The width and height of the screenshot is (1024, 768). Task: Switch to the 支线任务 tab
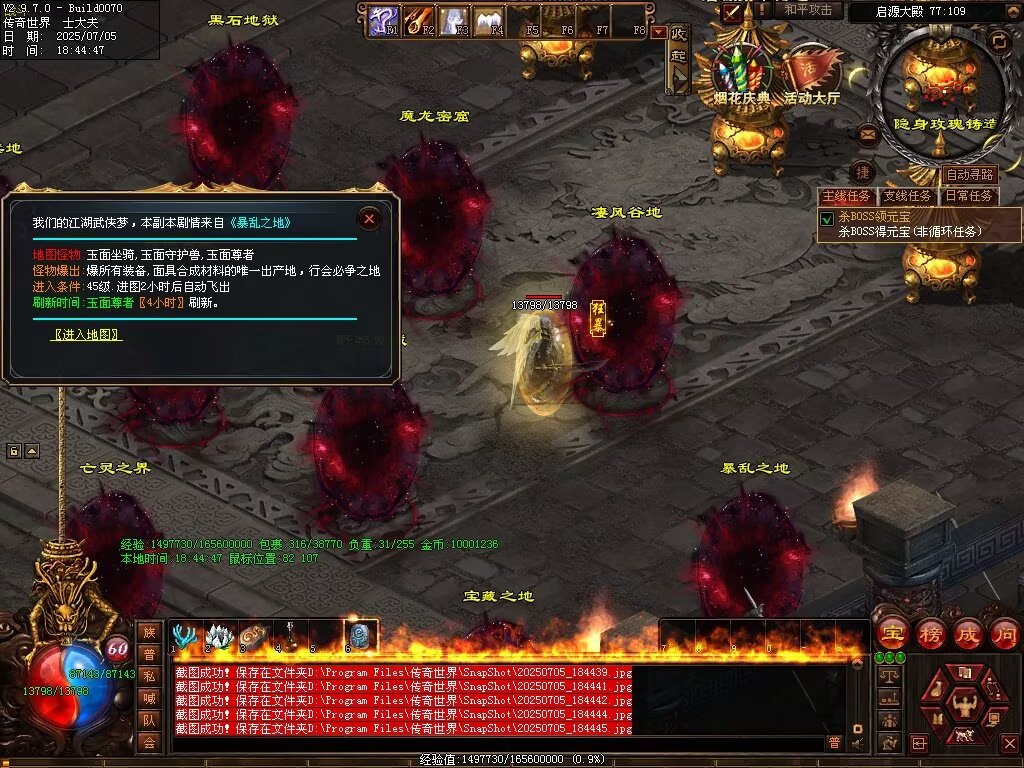908,196
